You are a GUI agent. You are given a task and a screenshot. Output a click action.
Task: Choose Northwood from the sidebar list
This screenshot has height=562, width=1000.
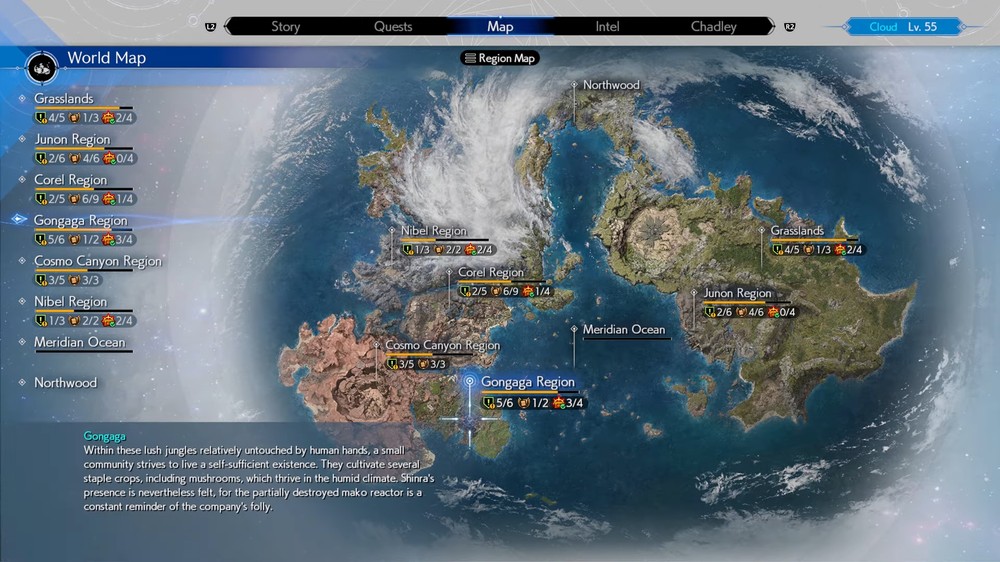65,383
